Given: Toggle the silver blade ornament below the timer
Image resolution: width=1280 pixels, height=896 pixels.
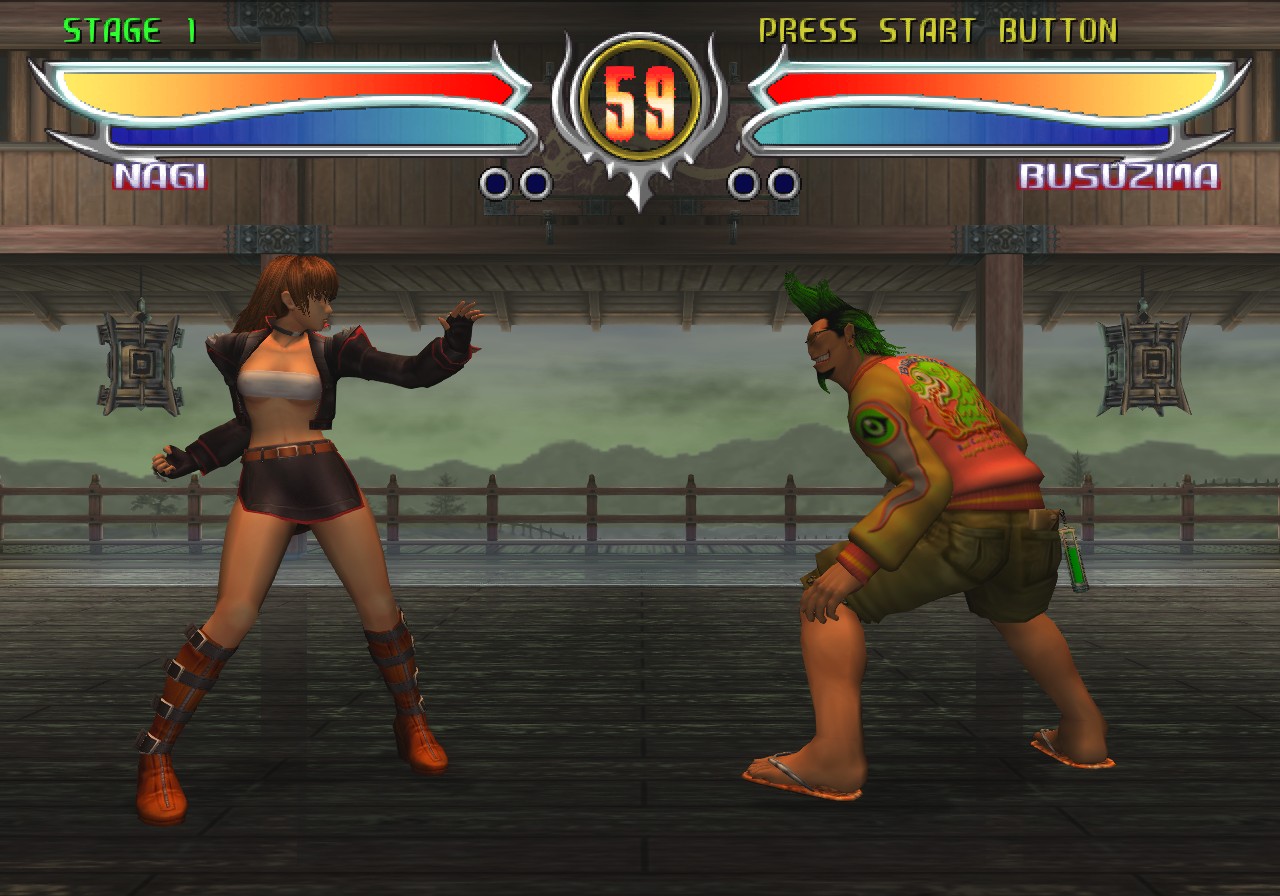Looking at the screenshot, I should (640, 195).
